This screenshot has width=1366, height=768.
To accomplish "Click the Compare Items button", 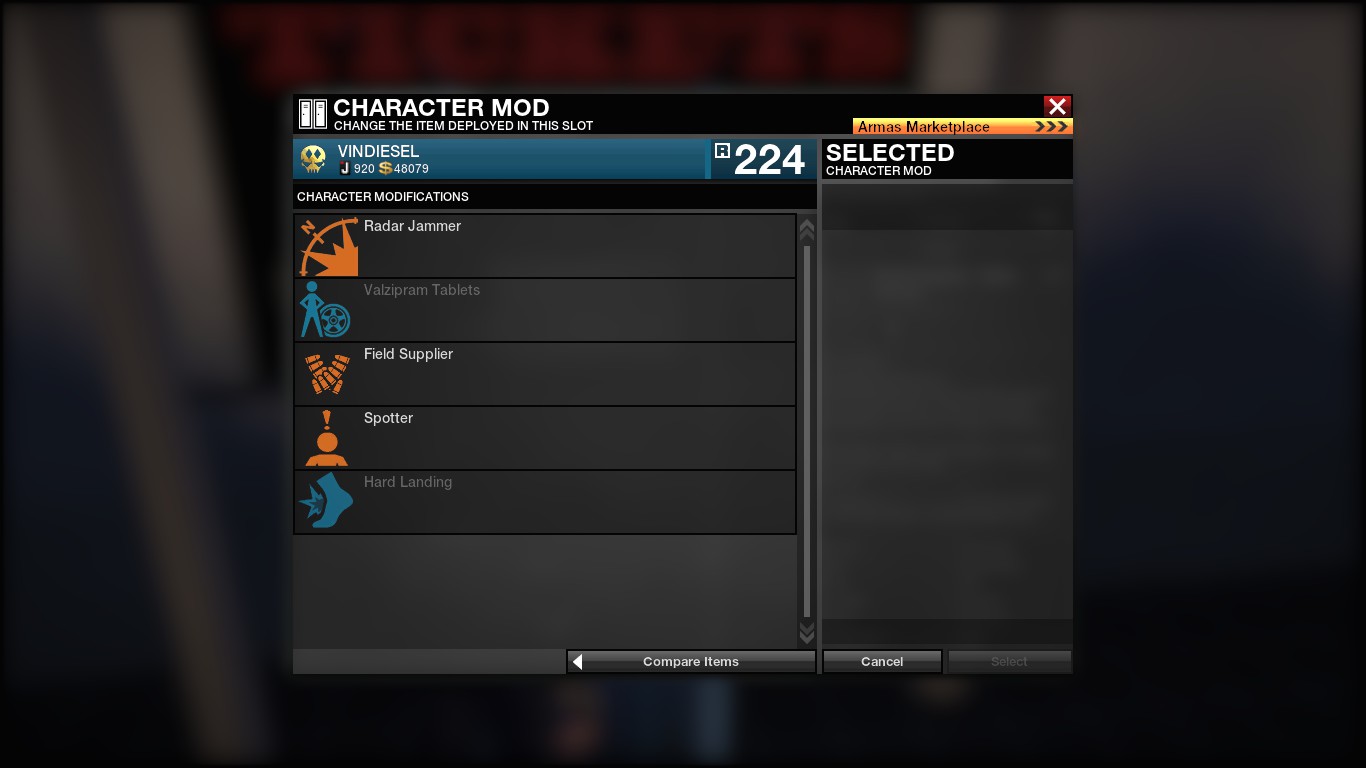I will [x=691, y=662].
